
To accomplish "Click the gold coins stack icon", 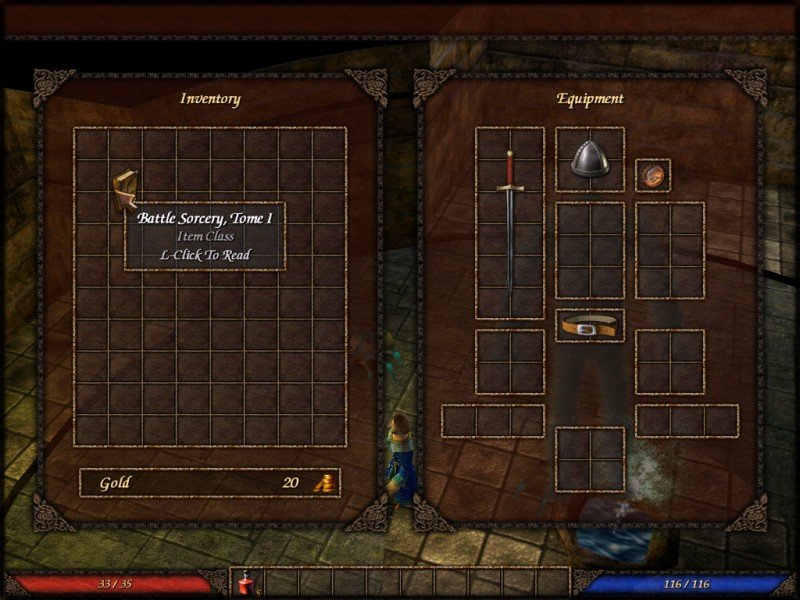I will point(324,483).
